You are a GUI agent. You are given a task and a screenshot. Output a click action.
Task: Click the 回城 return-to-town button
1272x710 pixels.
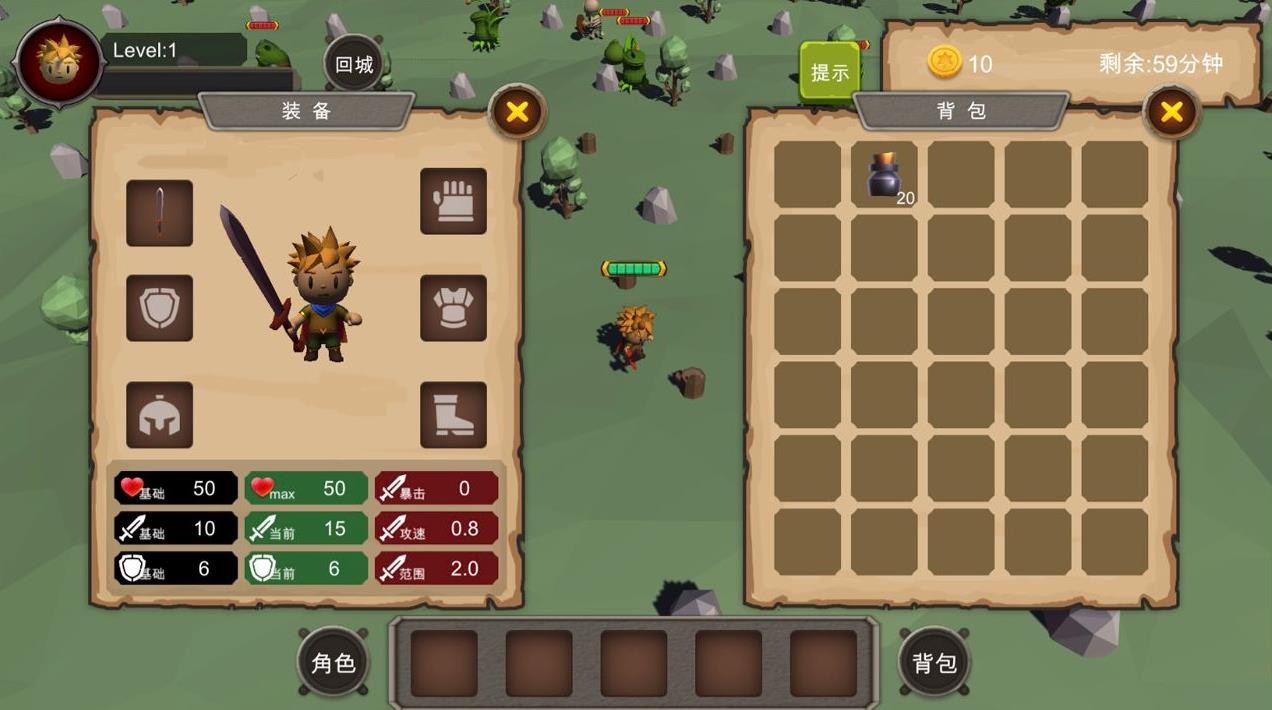[x=354, y=65]
